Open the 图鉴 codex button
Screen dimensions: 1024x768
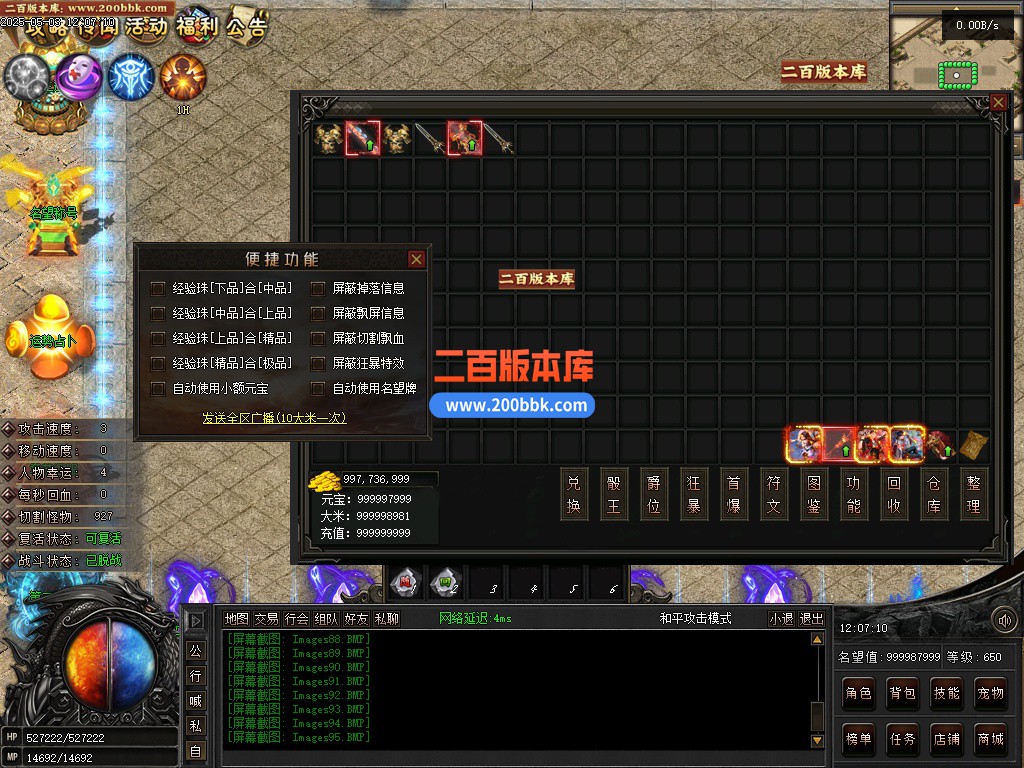pos(814,493)
